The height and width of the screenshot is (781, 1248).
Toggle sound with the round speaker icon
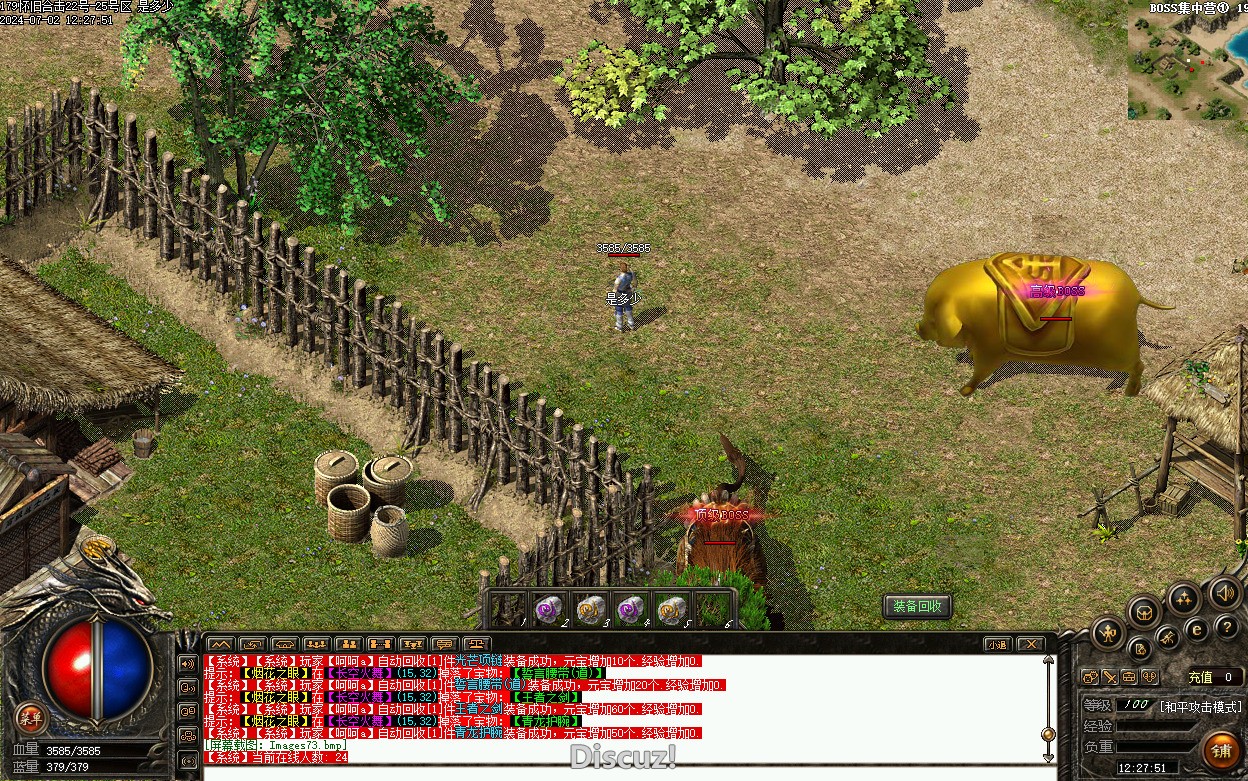click(x=1225, y=593)
